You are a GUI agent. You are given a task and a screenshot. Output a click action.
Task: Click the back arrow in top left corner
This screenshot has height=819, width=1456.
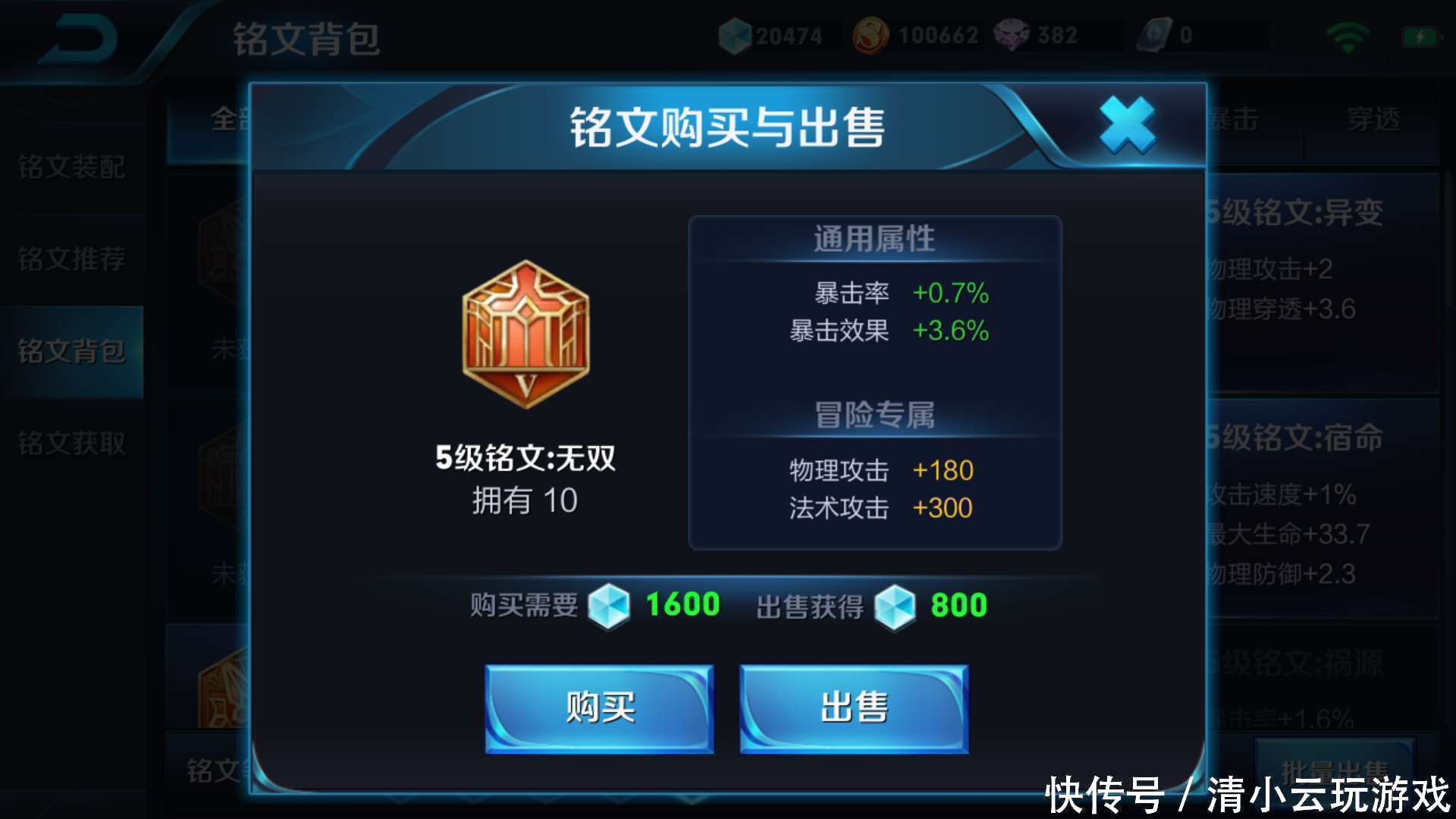[83, 38]
